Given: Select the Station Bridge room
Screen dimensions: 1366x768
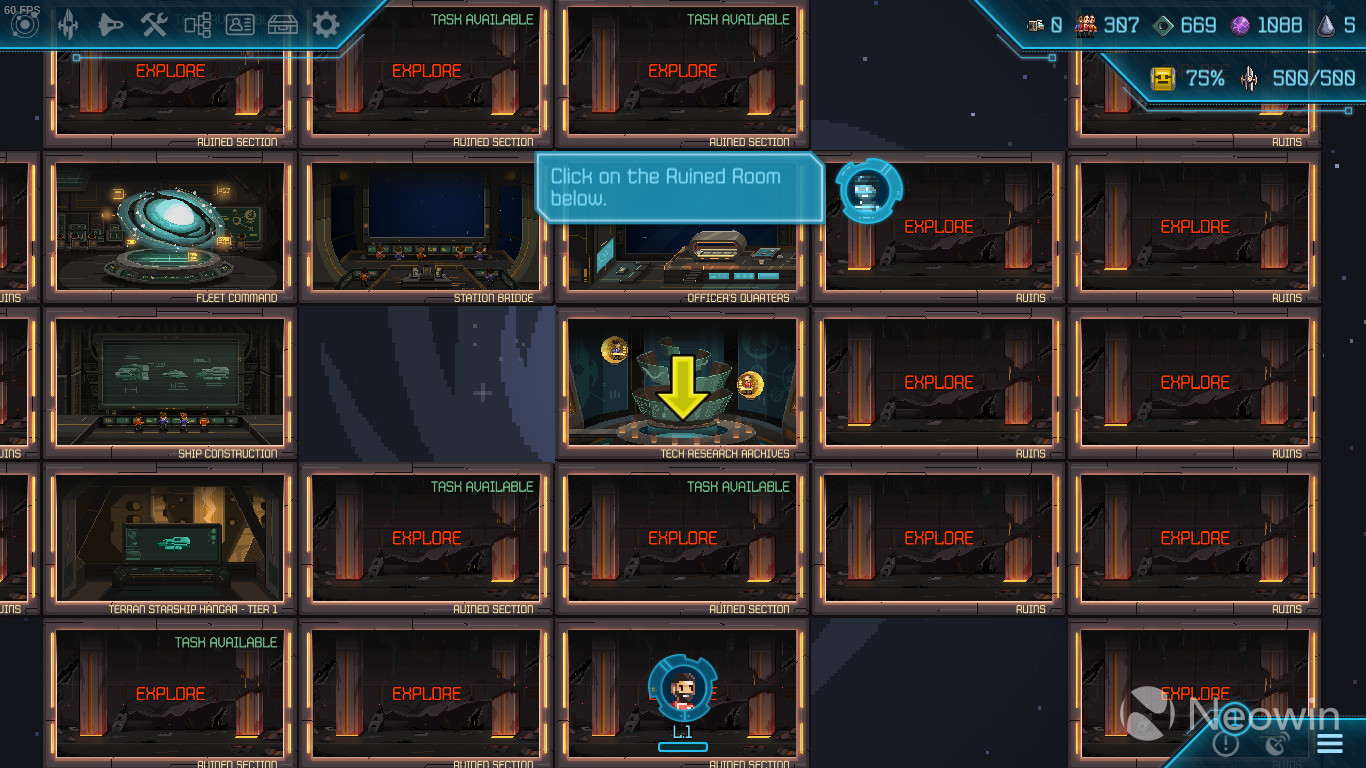Looking at the screenshot, I should click(426, 230).
